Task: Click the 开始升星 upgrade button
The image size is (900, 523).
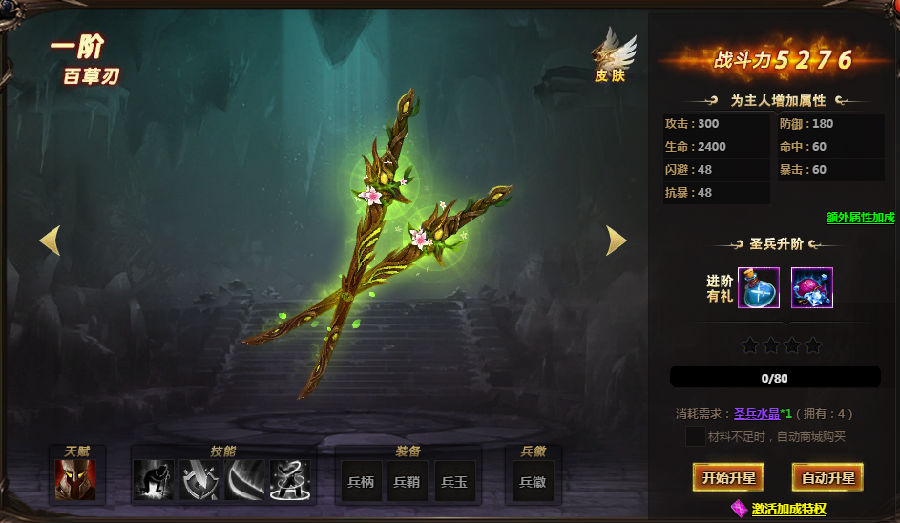Action: pos(727,478)
